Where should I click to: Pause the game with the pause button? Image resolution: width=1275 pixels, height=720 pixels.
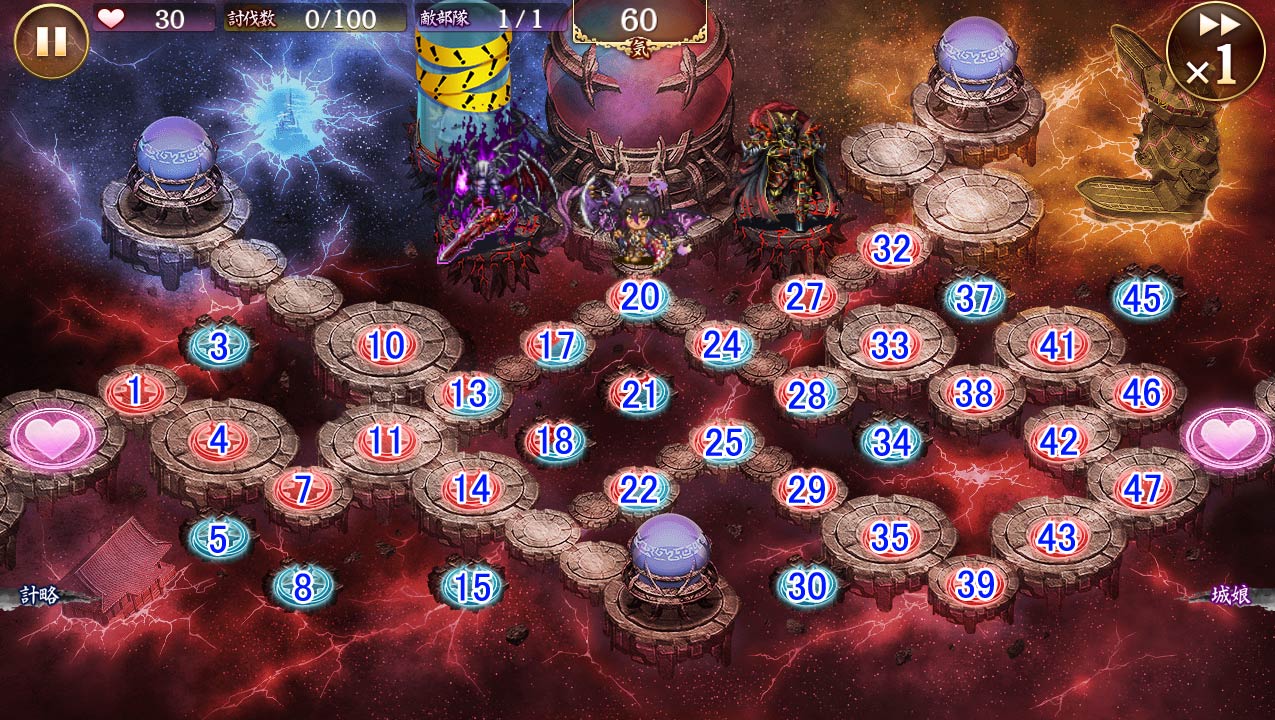[51, 41]
